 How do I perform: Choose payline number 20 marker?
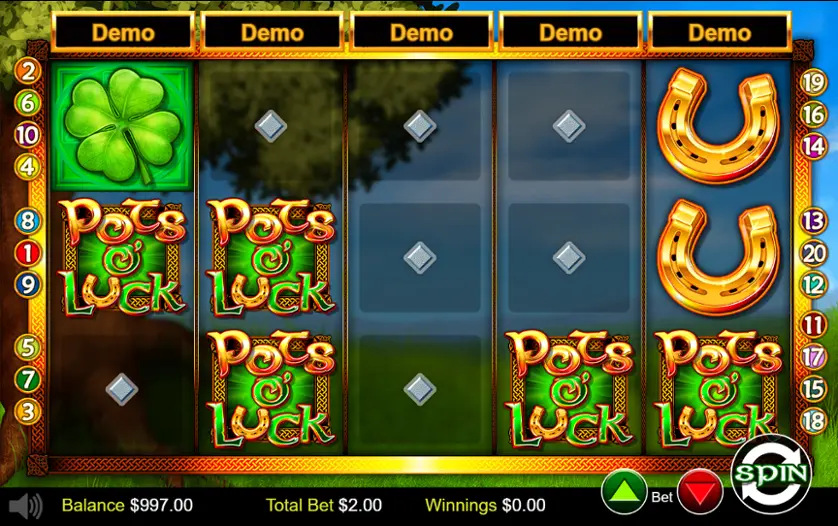[814, 253]
